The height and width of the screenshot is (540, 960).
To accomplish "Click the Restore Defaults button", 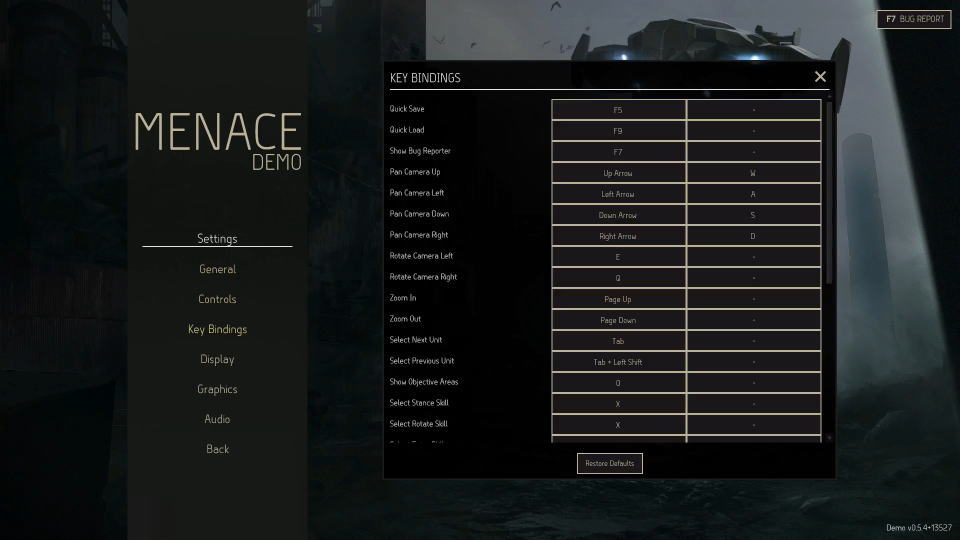I will point(610,463).
